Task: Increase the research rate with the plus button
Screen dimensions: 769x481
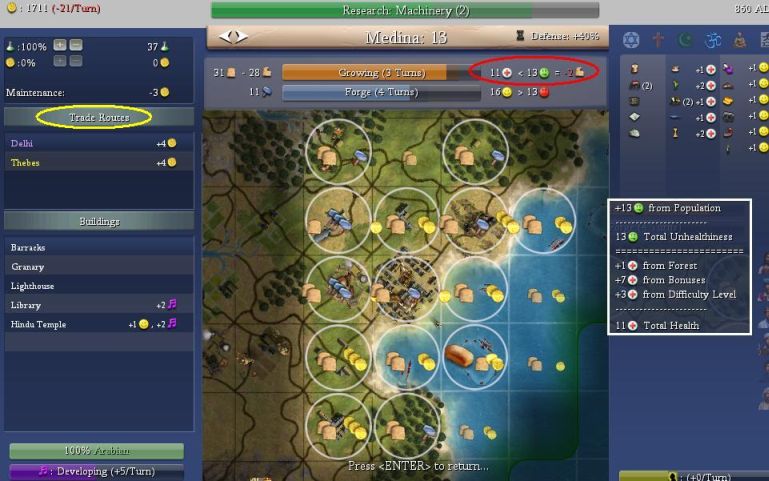Action: [x=60, y=46]
